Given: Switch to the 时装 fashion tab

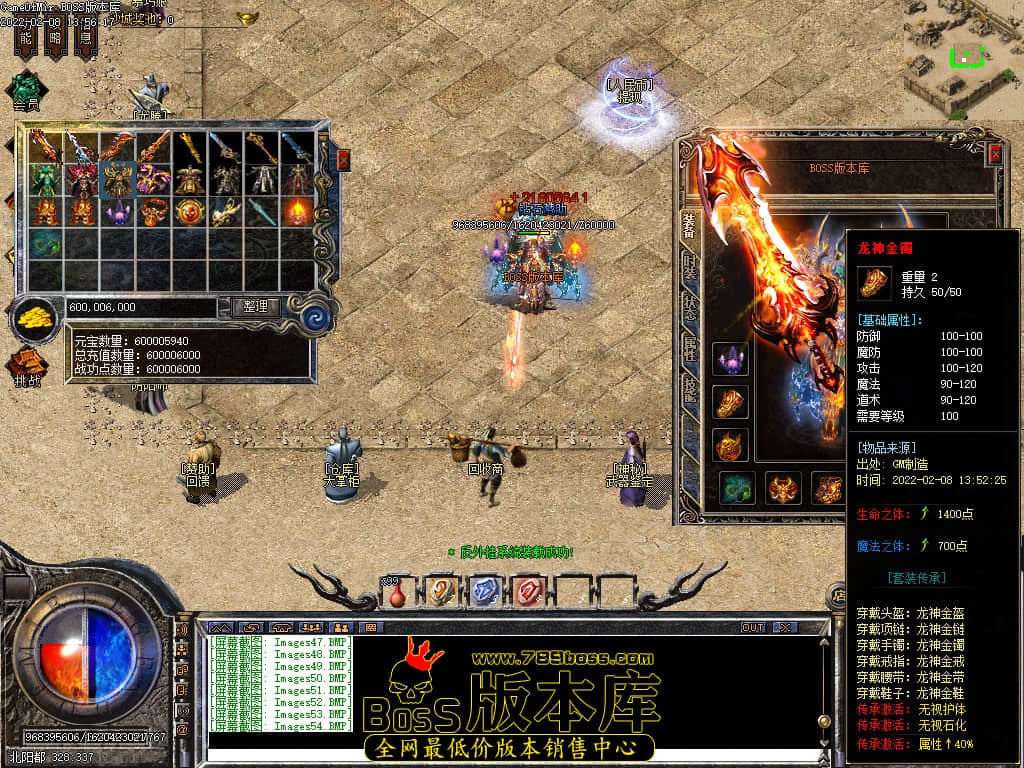Looking at the screenshot, I should 690,266.
